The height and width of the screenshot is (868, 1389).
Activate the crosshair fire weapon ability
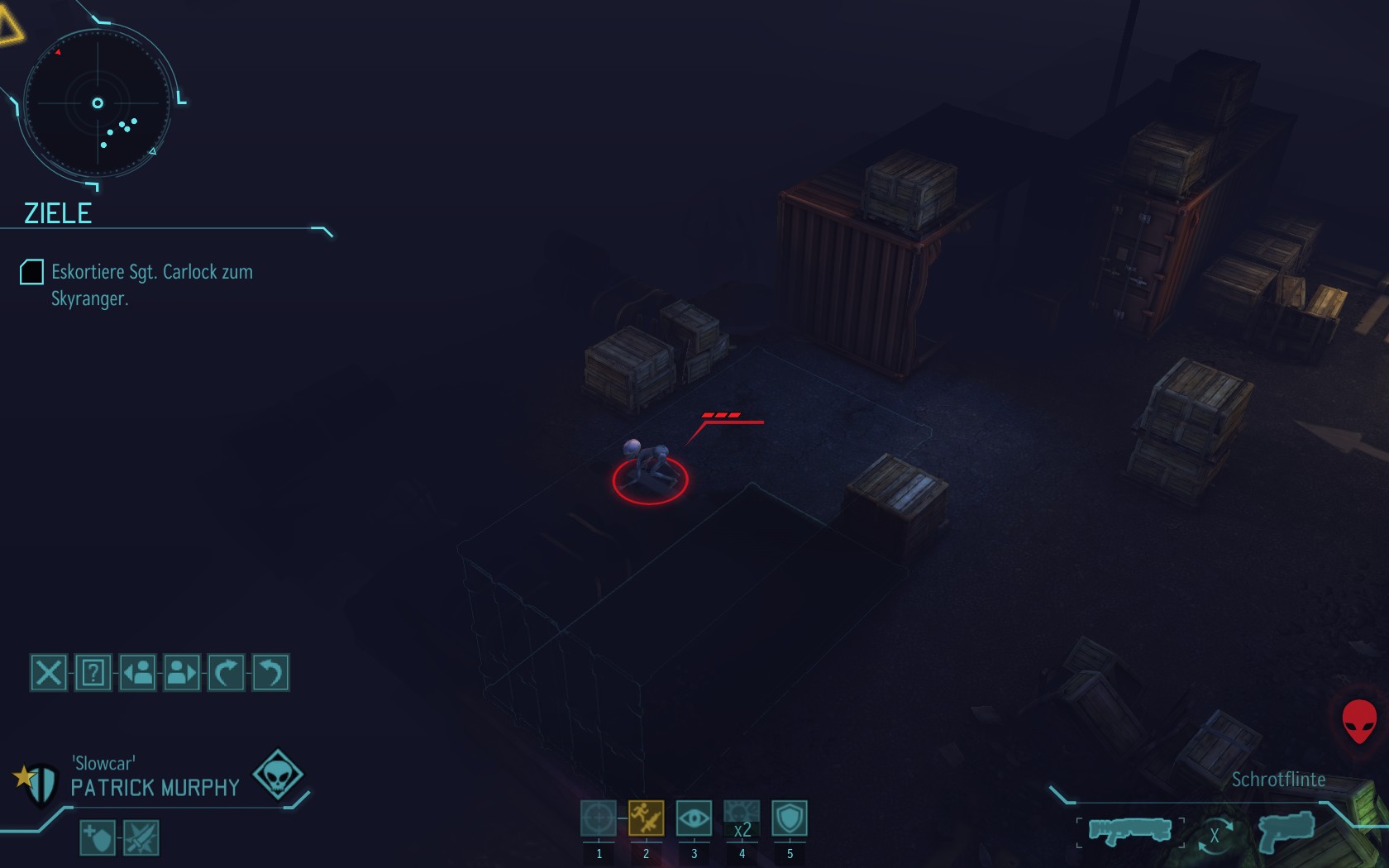pyautogui.click(x=598, y=818)
